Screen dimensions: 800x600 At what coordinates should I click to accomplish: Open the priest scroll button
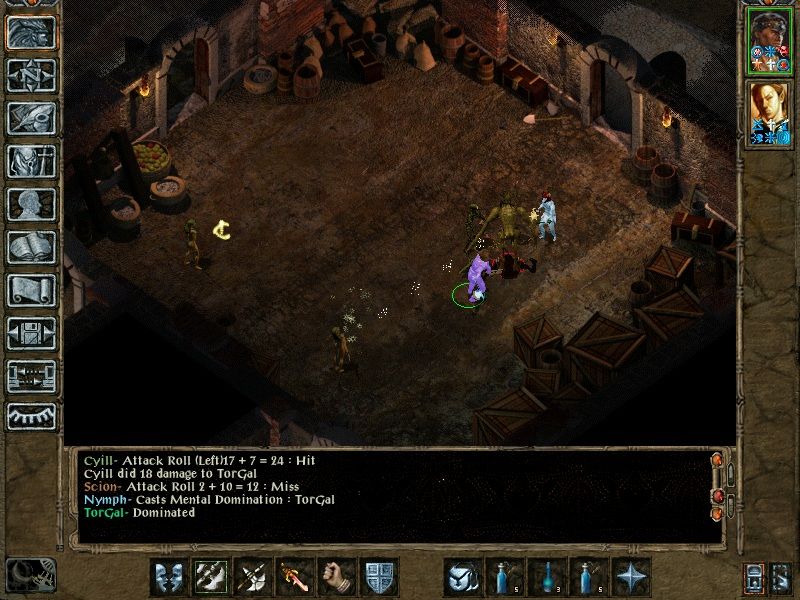tap(30, 290)
